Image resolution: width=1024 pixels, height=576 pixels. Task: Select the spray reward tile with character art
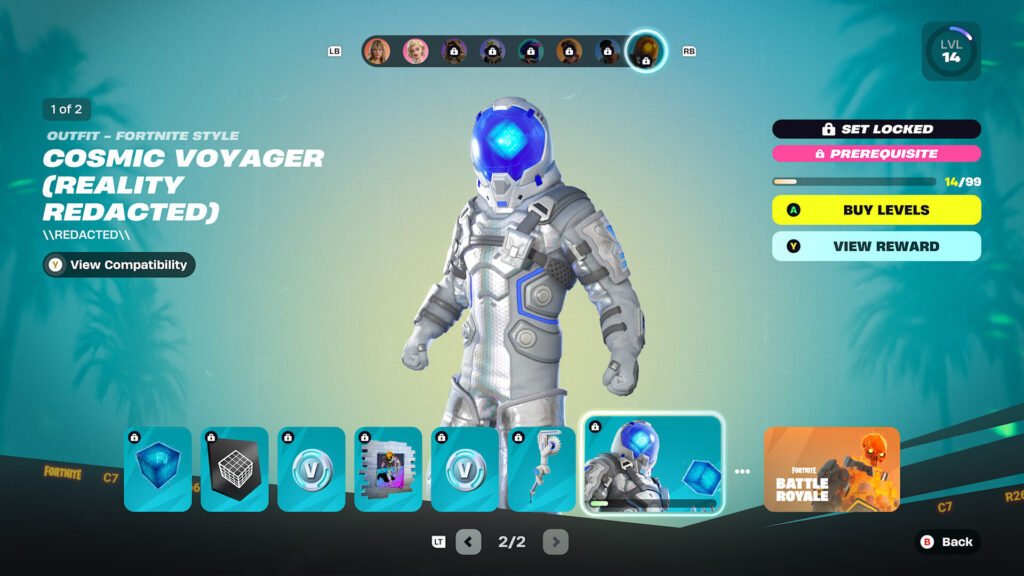click(388, 469)
